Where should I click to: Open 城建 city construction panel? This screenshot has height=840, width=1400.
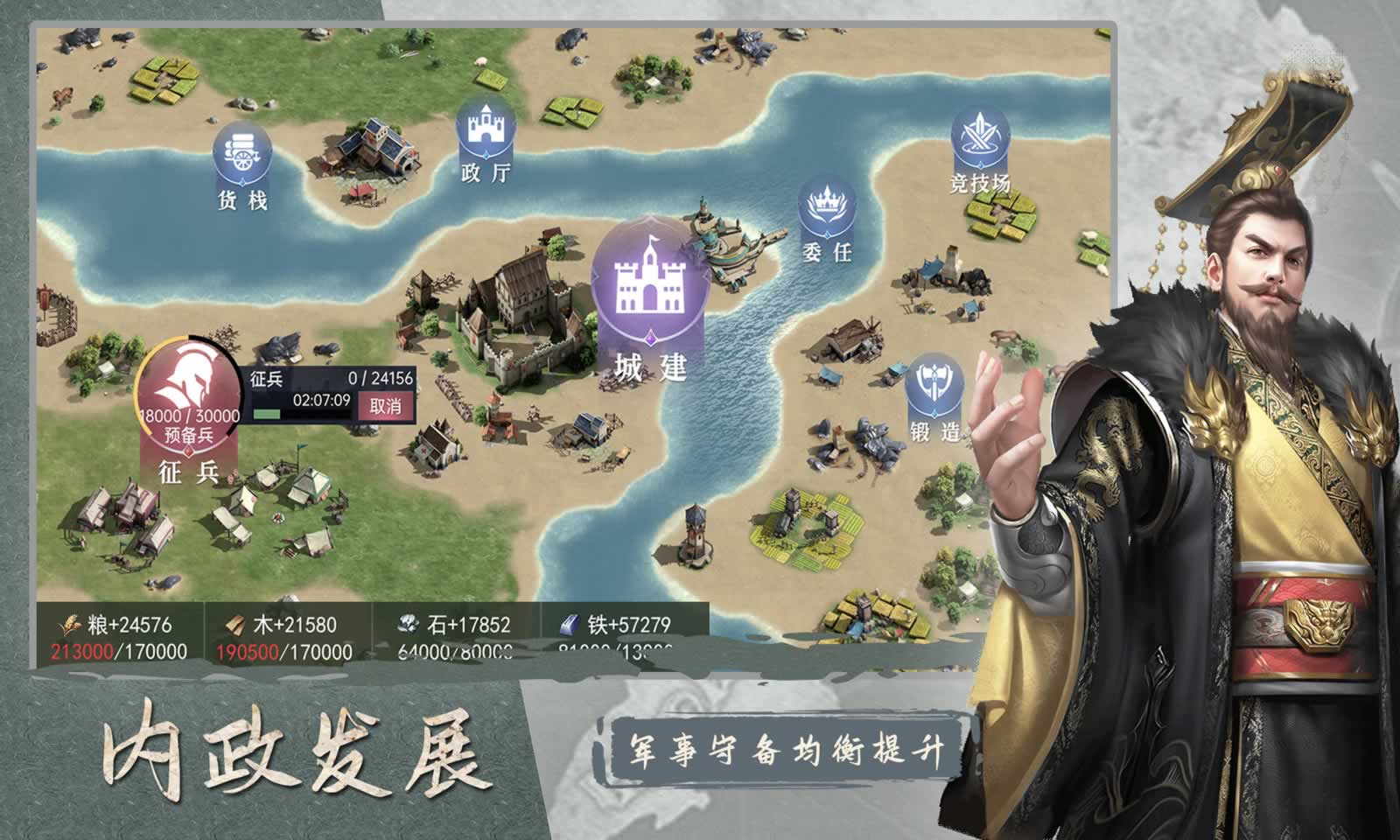(x=650, y=285)
